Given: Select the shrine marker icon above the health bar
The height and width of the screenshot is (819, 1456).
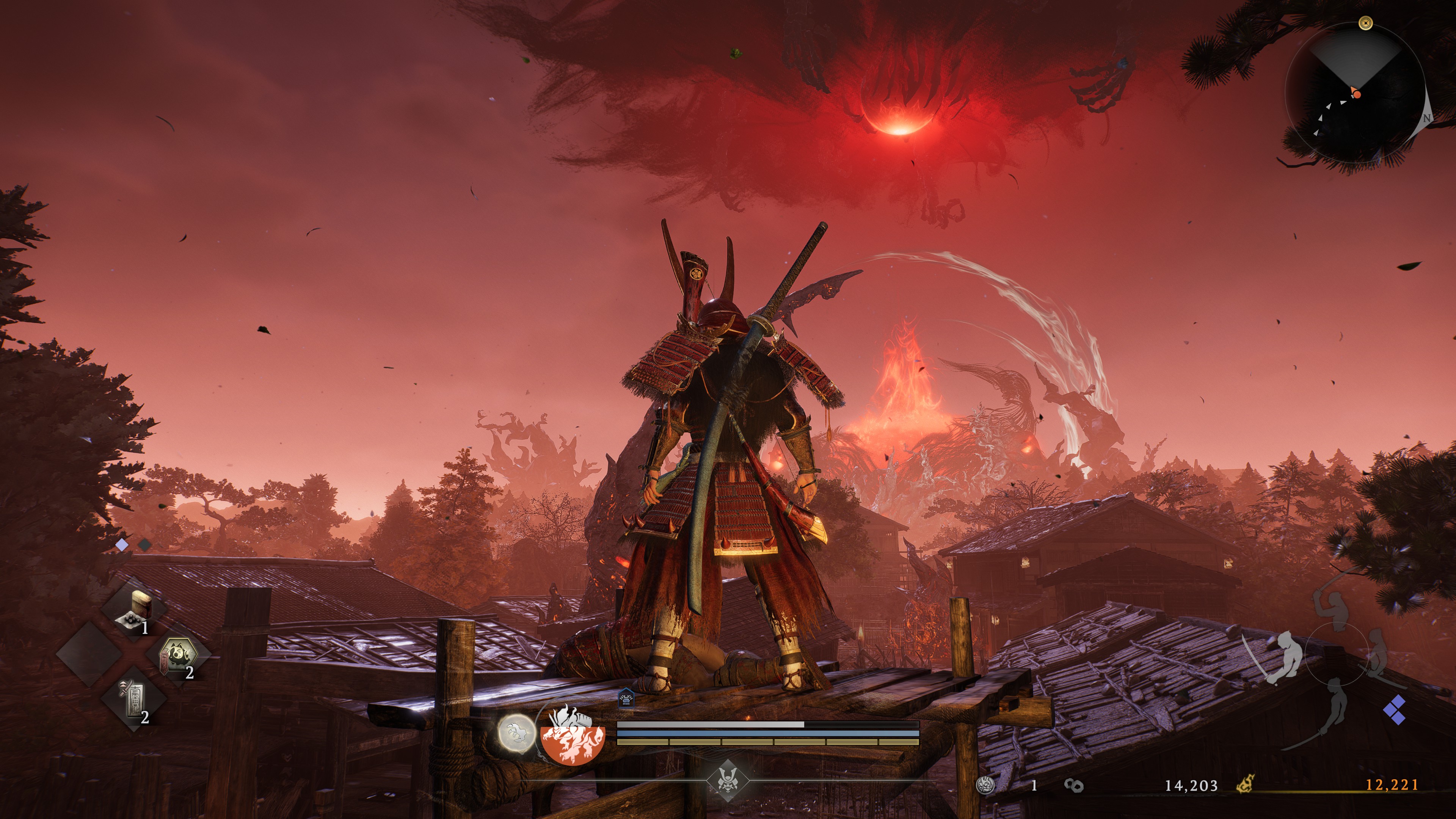Looking at the screenshot, I should tap(626, 698).
